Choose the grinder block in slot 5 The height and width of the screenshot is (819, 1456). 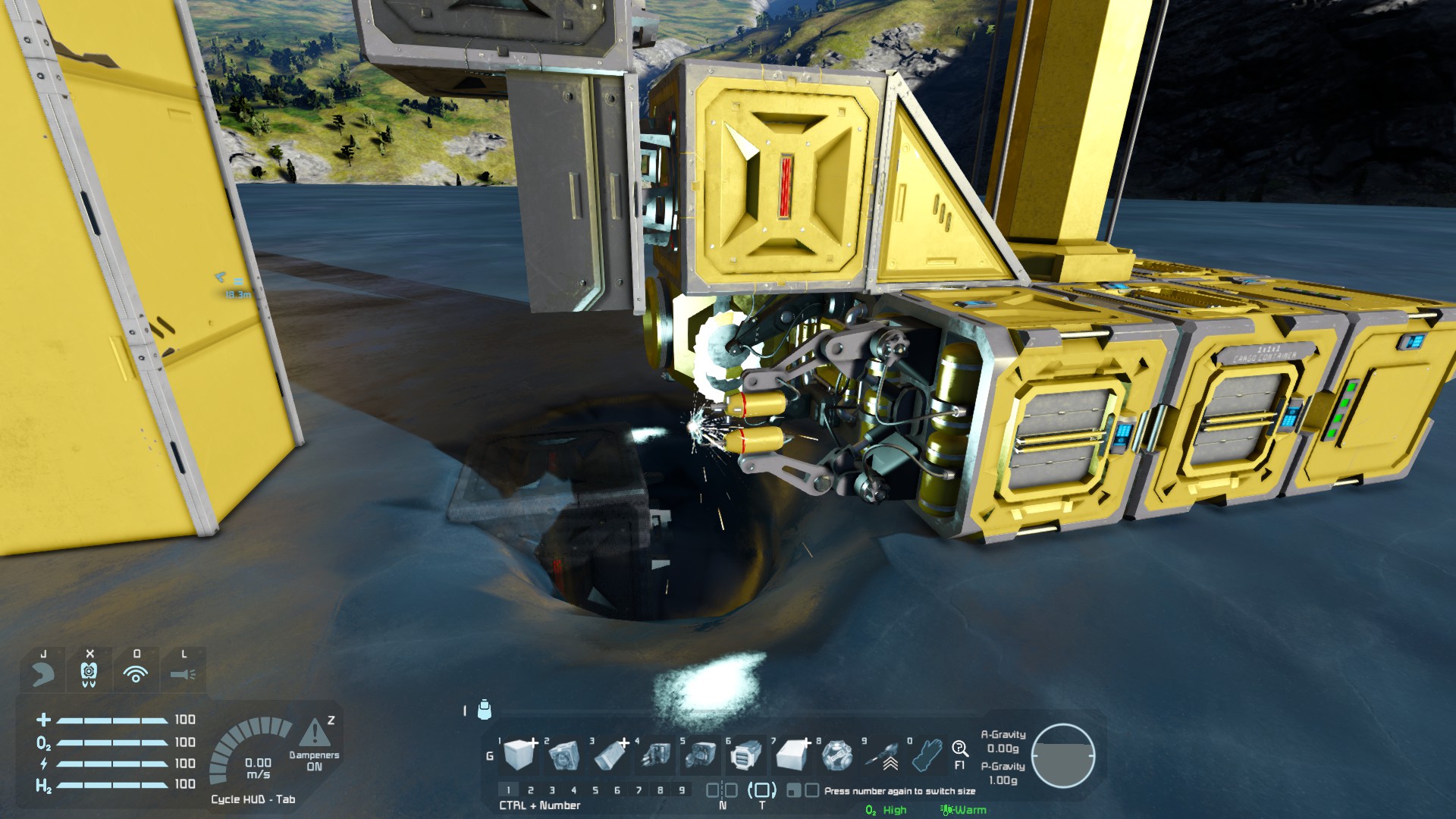[701, 755]
